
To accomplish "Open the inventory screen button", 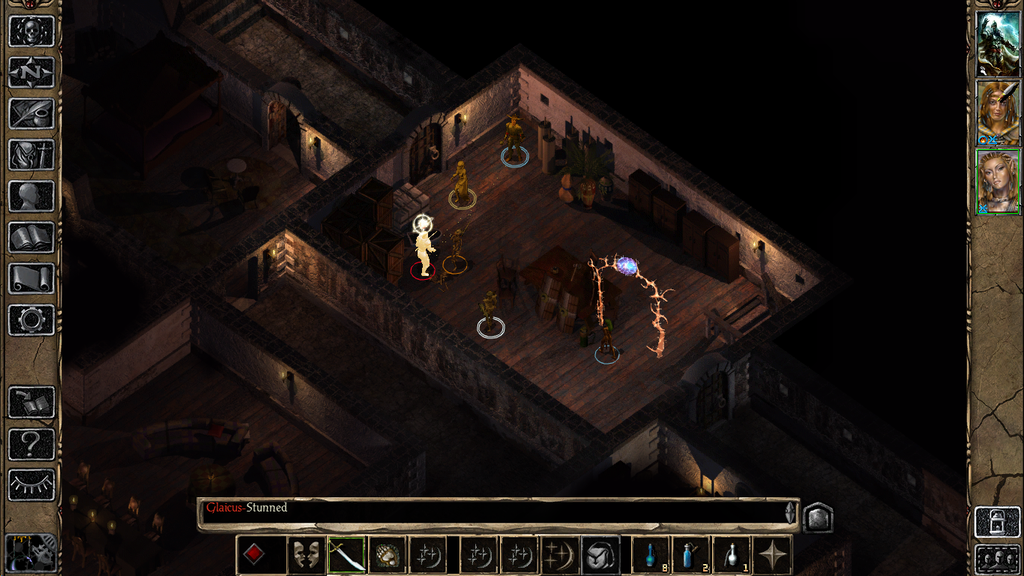I will [31, 155].
